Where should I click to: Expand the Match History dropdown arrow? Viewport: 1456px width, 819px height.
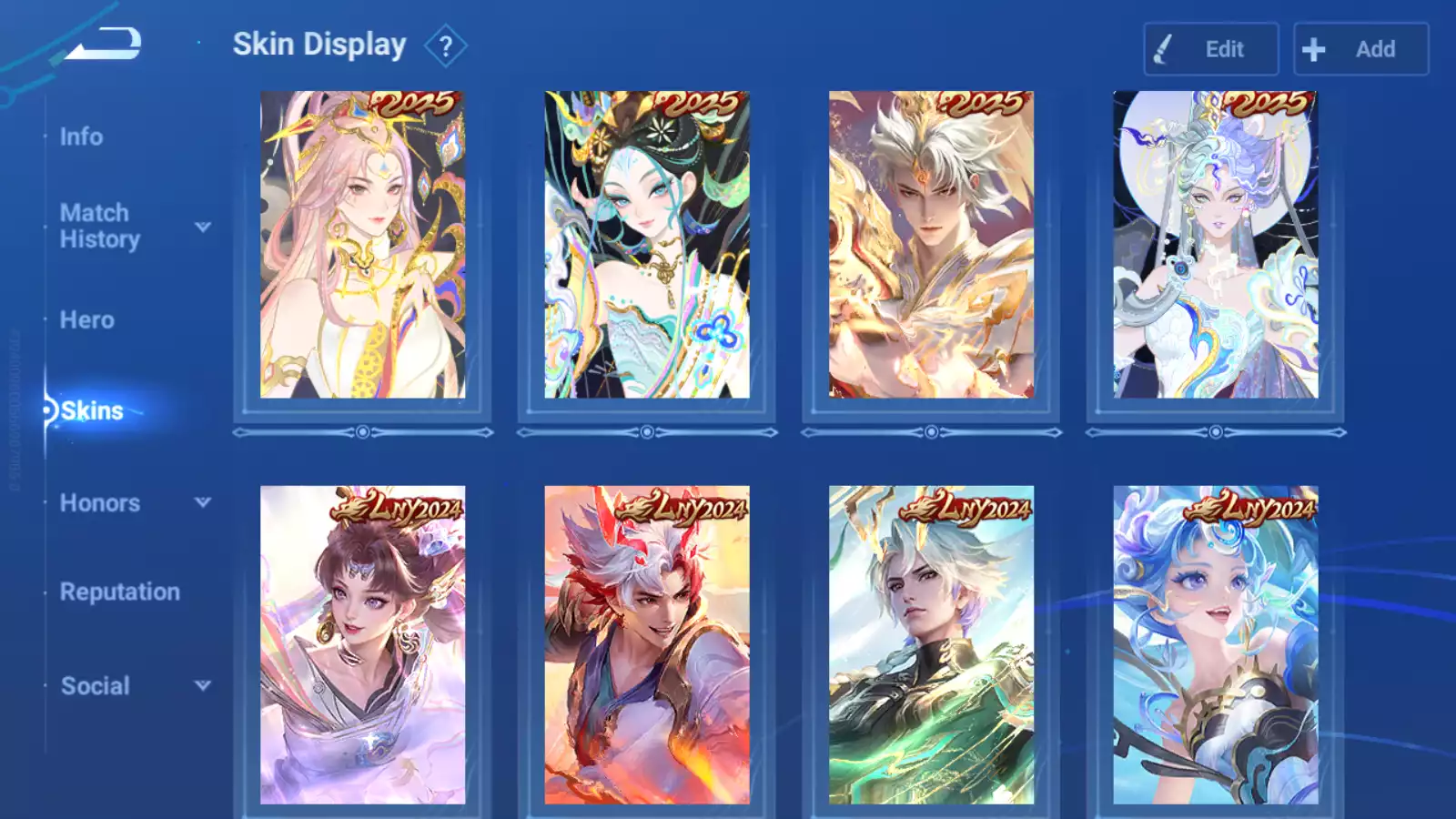203,227
